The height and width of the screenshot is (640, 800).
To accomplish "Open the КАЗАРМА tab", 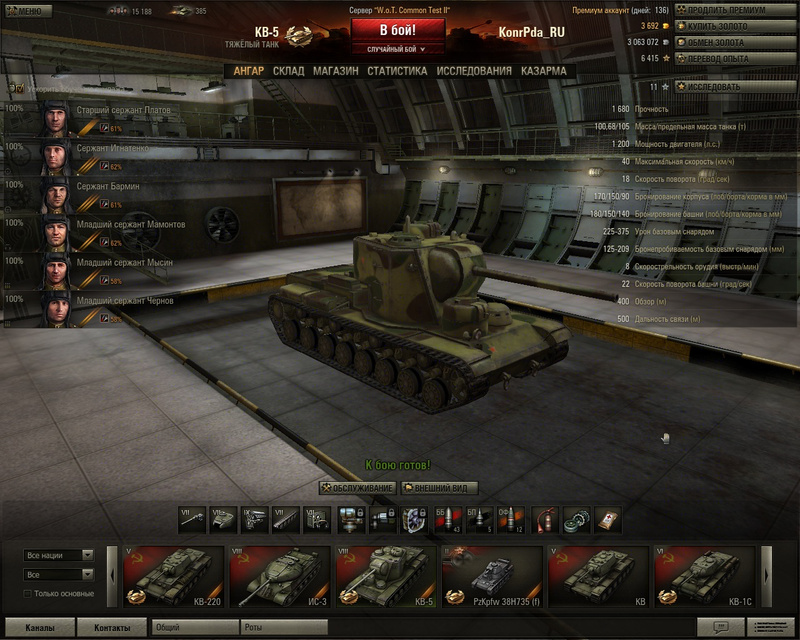I will click(x=543, y=71).
